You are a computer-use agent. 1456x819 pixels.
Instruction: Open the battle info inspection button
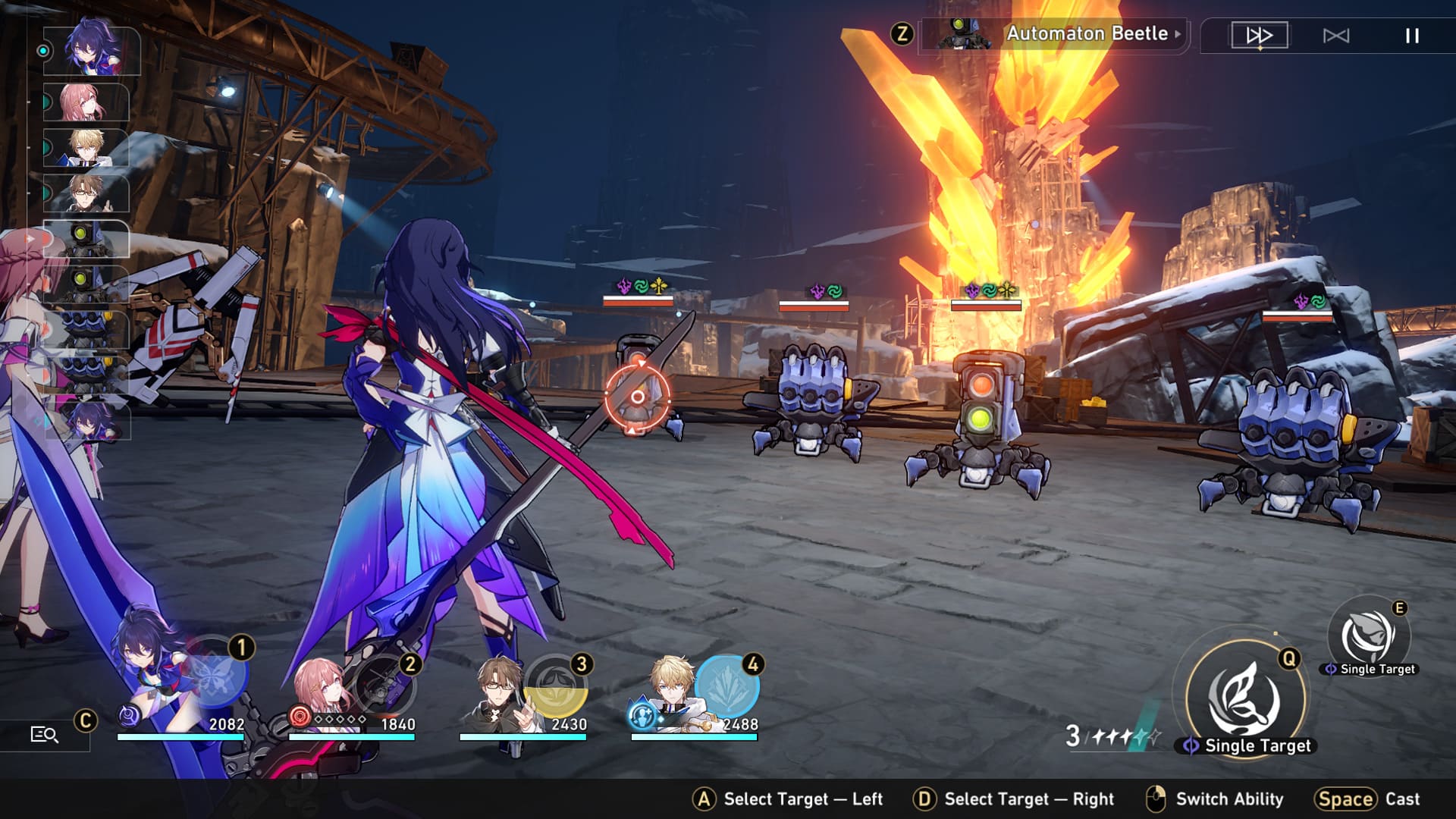click(x=44, y=734)
